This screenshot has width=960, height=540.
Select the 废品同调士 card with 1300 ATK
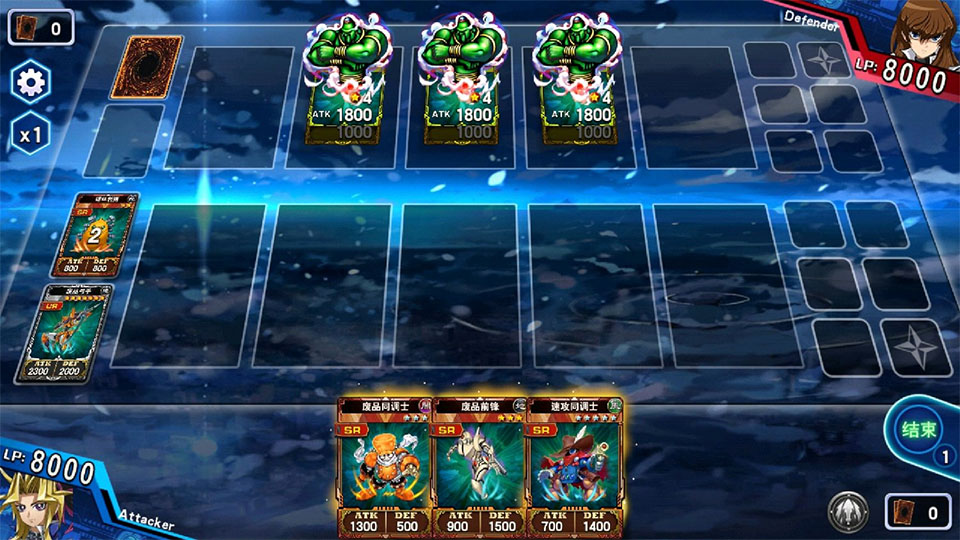[384, 465]
